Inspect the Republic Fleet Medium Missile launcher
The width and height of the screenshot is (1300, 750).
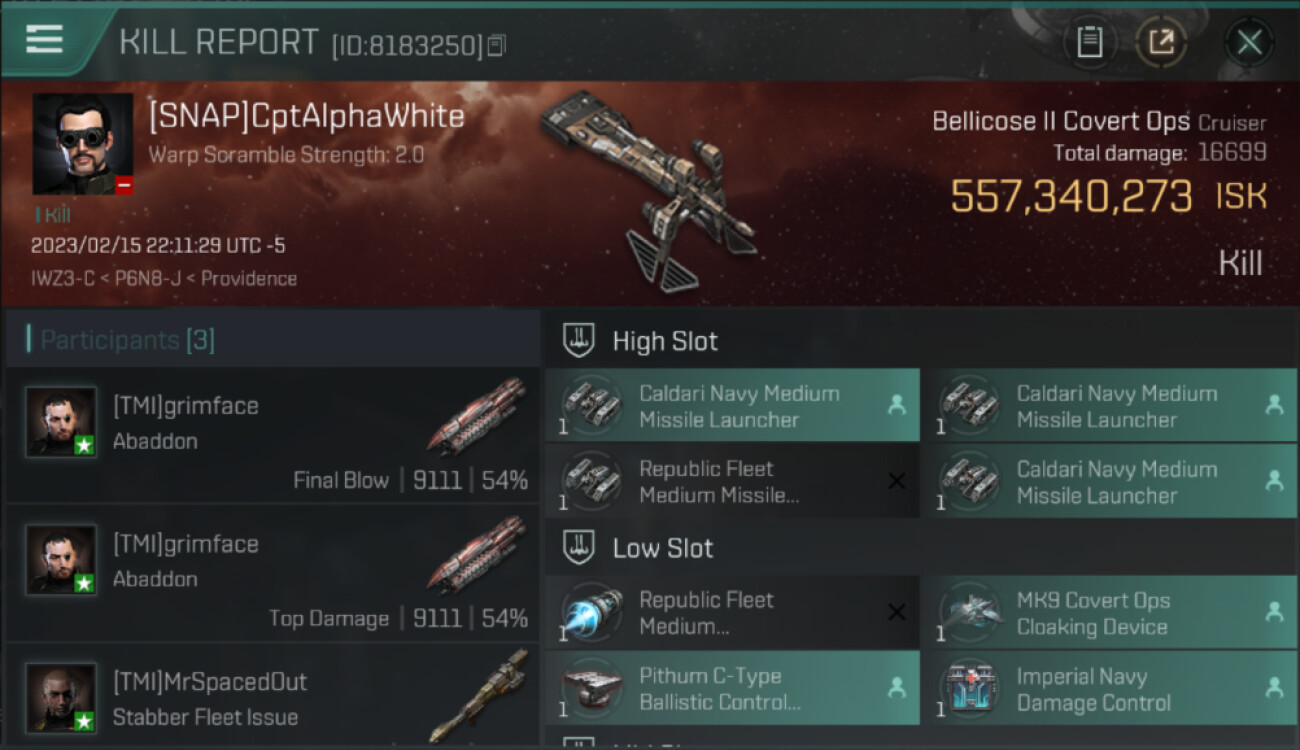[732, 481]
